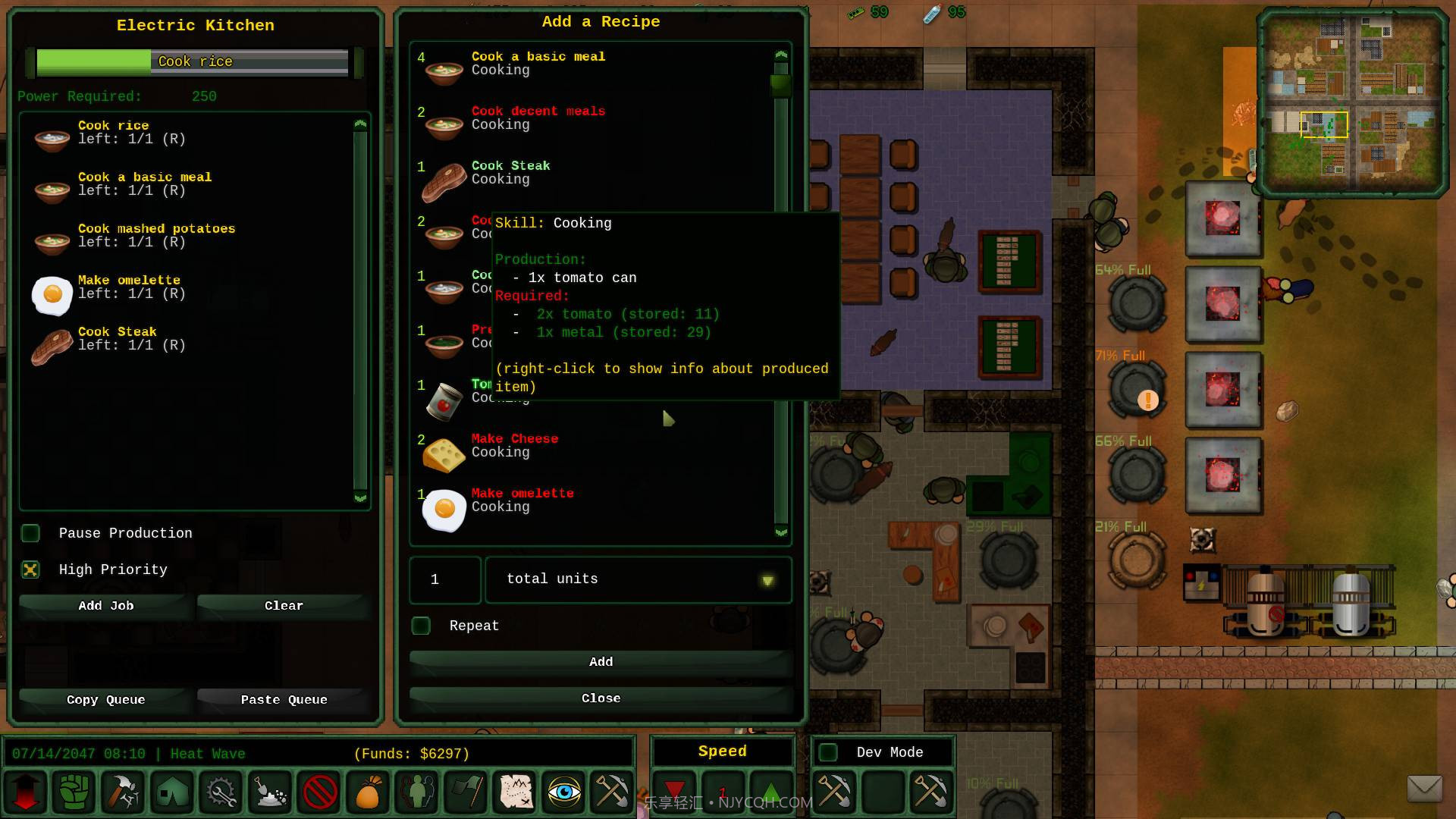
Task: Choose the Make Cheese recipe
Action: click(514, 446)
